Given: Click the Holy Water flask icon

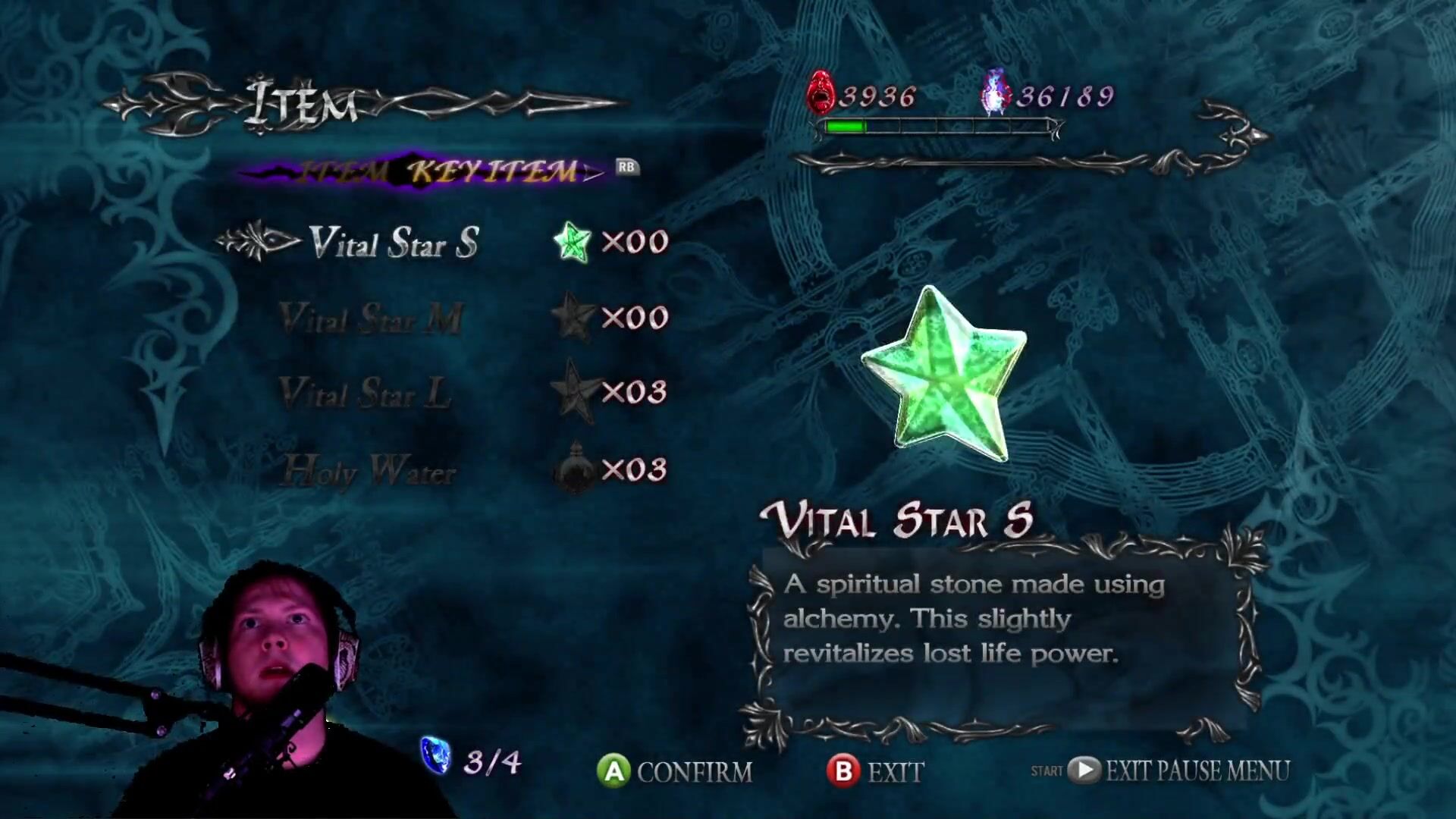Looking at the screenshot, I should (575, 469).
